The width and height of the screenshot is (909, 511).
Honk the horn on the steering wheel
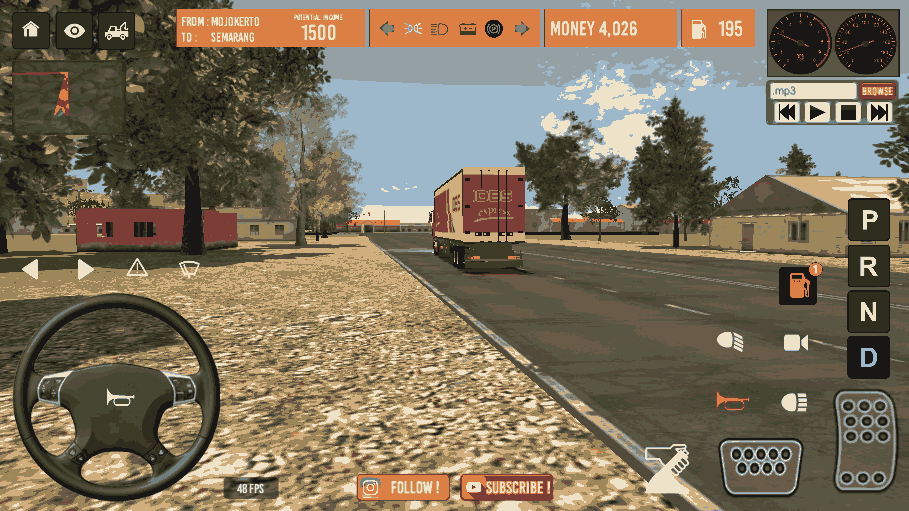pyautogui.click(x=120, y=398)
